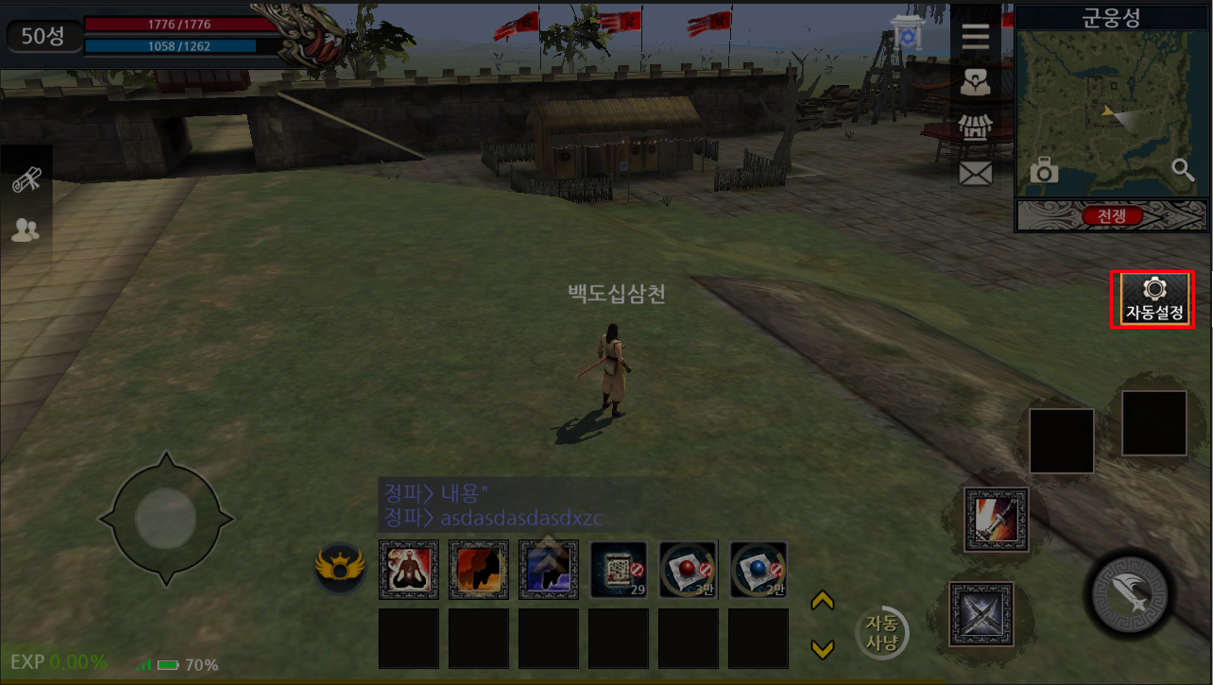1213x685 pixels.
Task: Use the scroll item with count 29
Action: (x=618, y=569)
